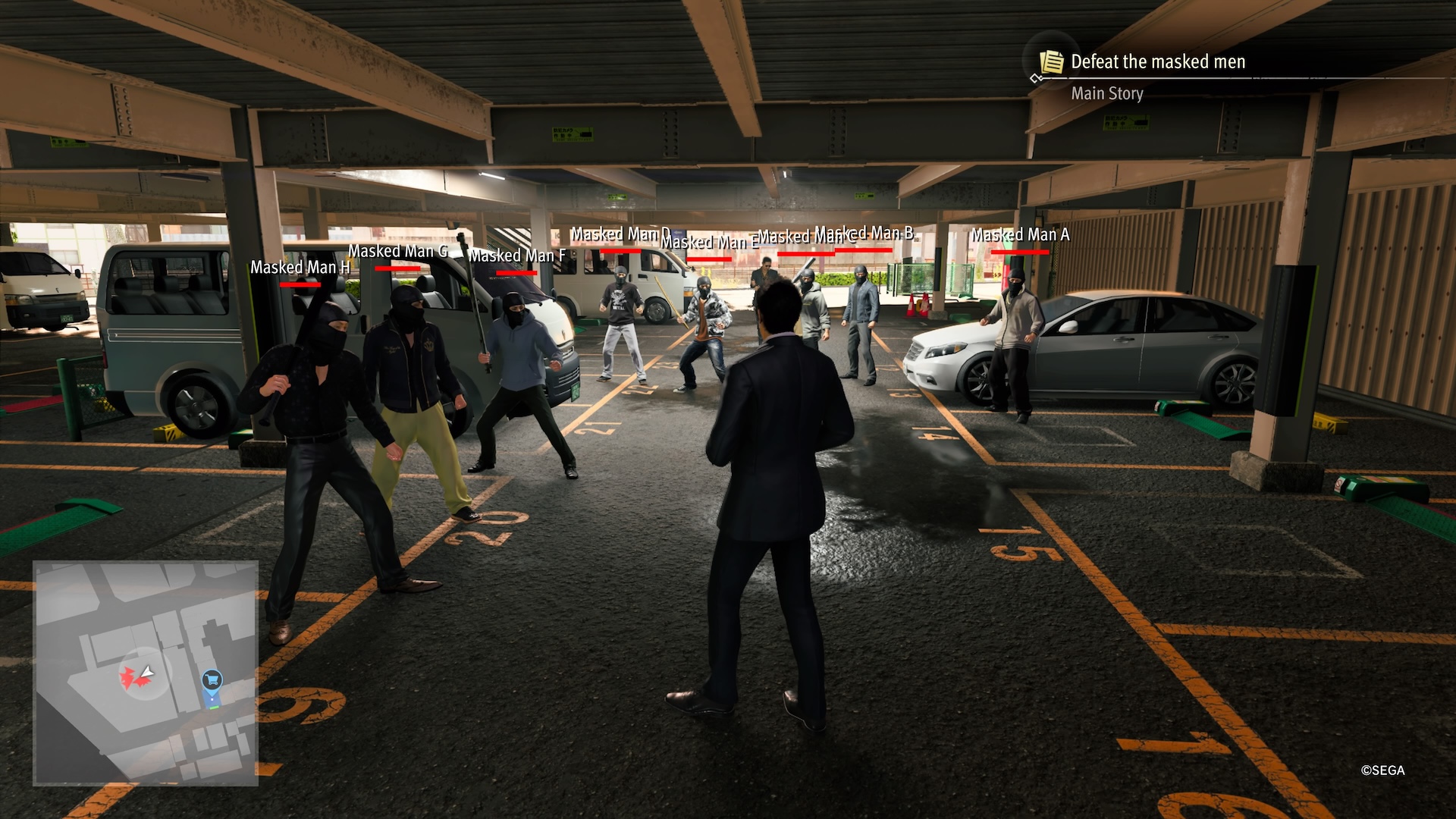Click the minimap panel
The width and height of the screenshot is (1456, 819).
(146, 672)
